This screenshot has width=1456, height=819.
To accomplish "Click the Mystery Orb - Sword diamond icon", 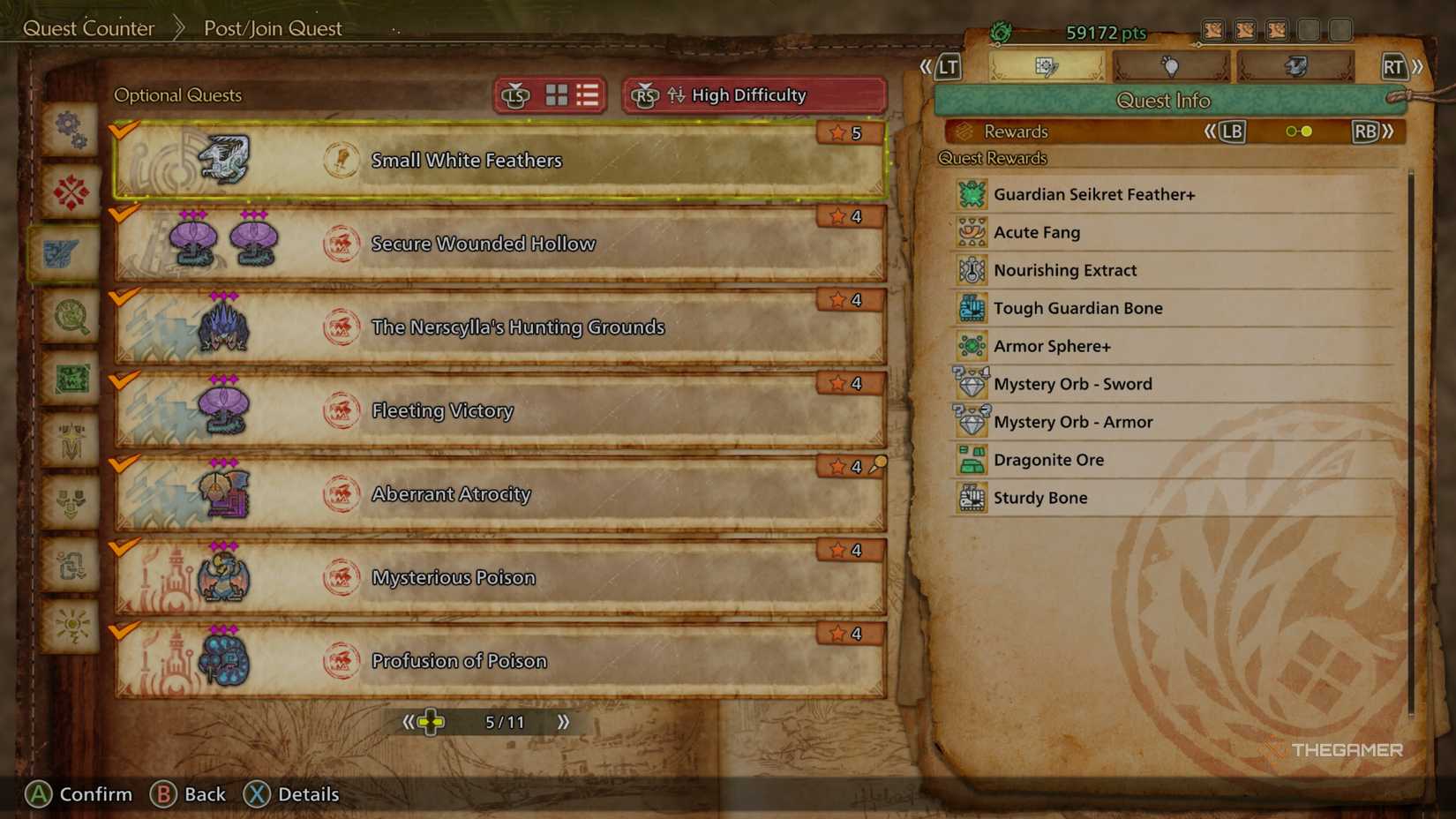I will [x=971, y=384].
